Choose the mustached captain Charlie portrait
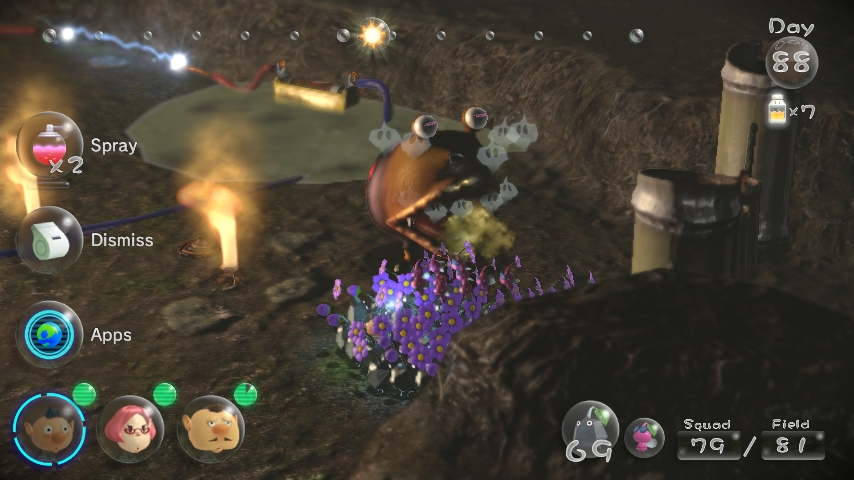 pos(210,429)
